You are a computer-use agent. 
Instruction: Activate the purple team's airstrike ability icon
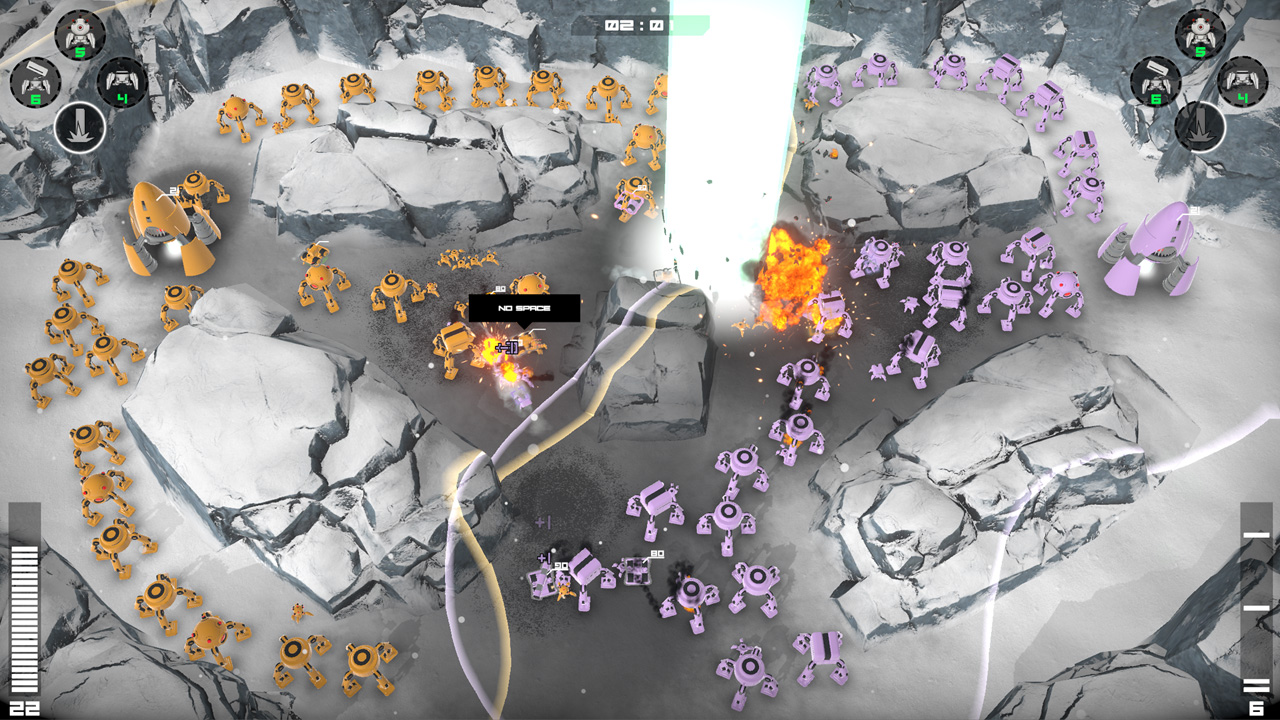click(x=1197, y=125)
